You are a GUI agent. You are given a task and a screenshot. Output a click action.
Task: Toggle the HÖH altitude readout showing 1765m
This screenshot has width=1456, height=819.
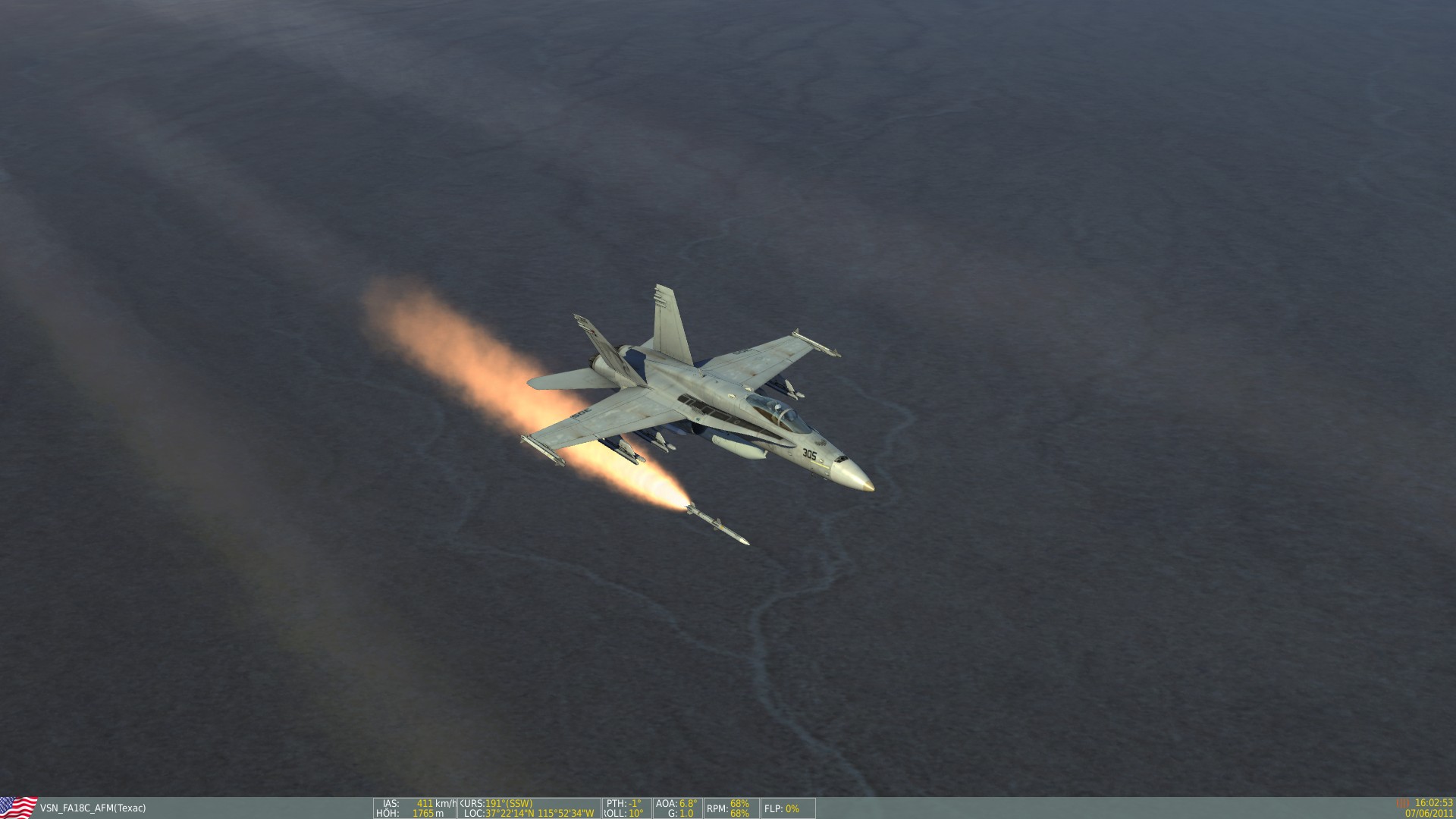413,813
